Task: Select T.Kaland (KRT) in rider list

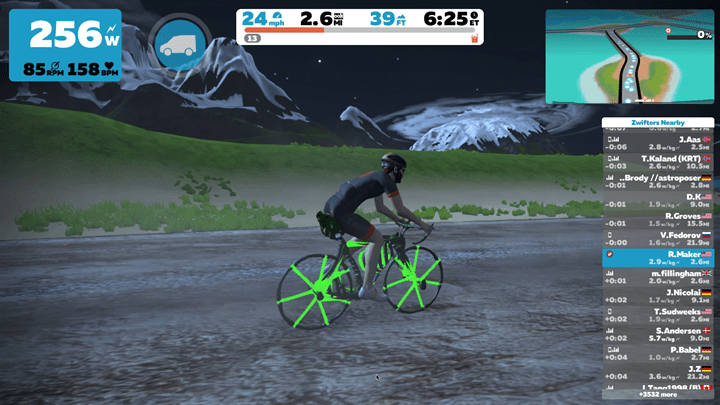Action: (657, 161)
